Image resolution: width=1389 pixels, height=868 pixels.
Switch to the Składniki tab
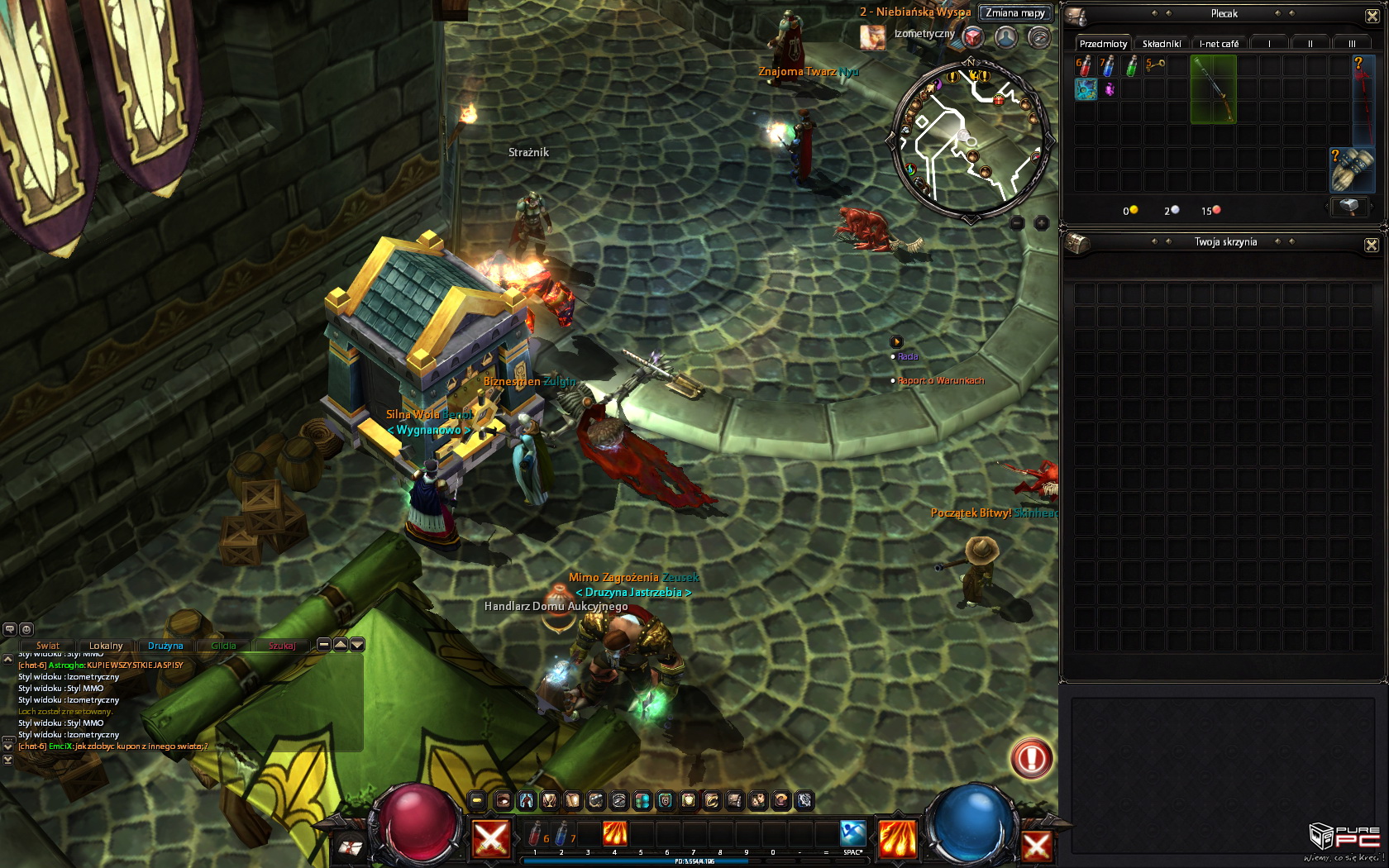(1162, 44)
